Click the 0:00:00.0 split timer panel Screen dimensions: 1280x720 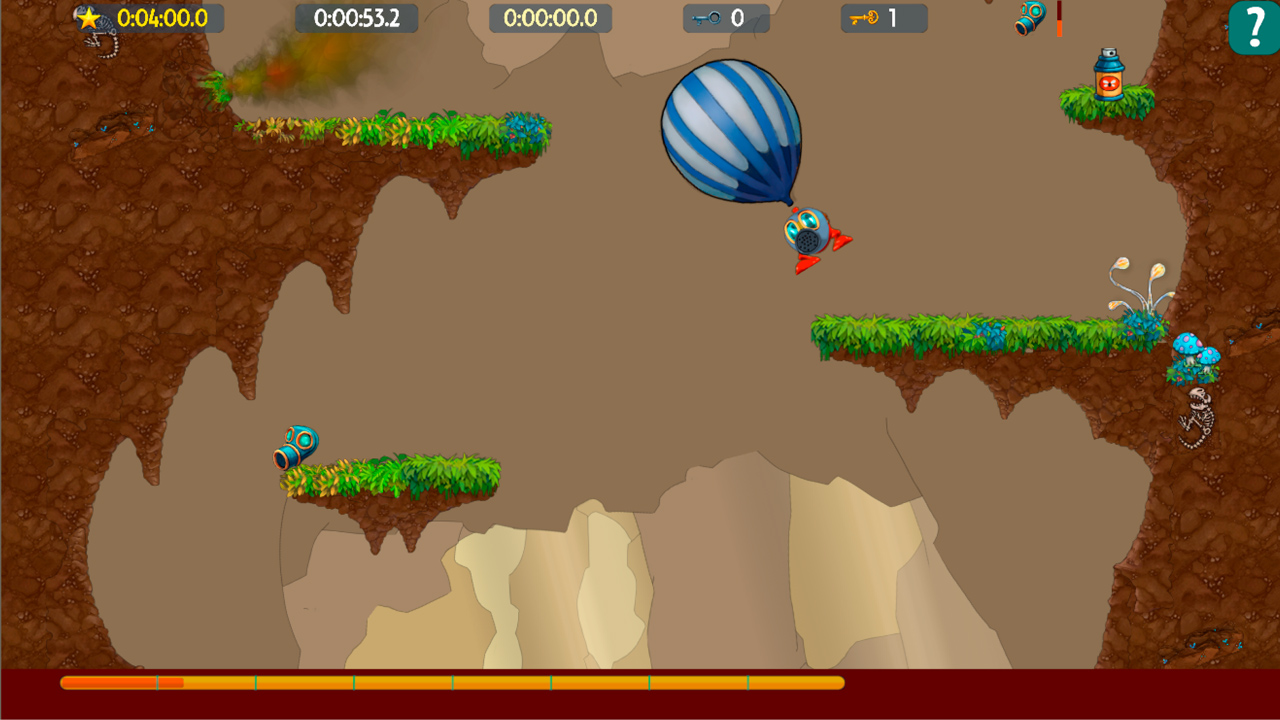tap(551, 15)
